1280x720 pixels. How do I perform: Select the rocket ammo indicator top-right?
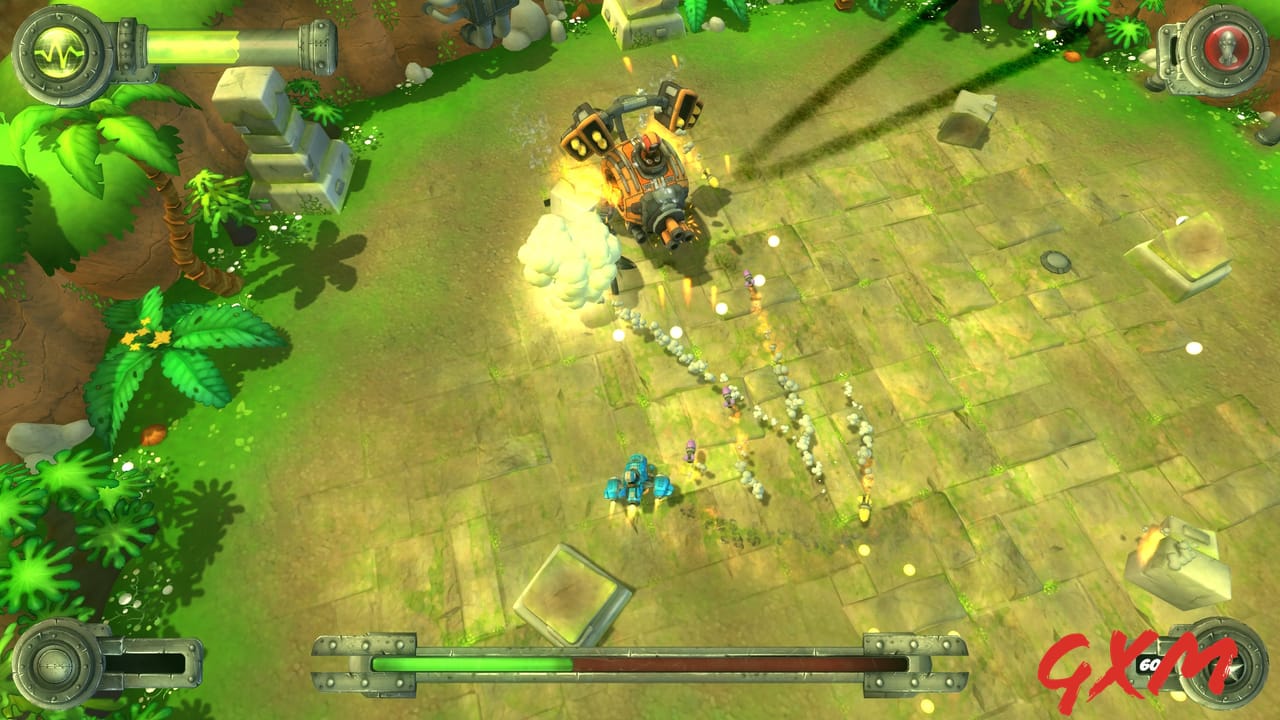(x=1226, y=46)
